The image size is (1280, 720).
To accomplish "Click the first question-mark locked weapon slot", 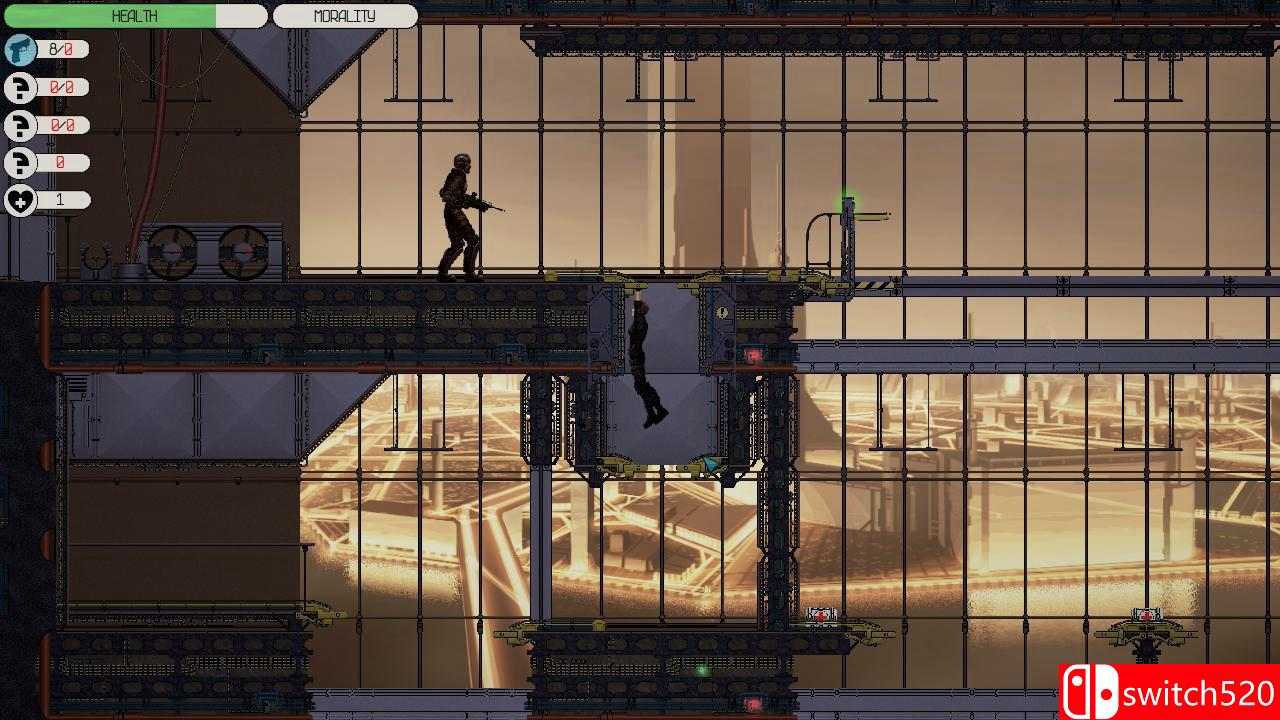I will (20, 87).
